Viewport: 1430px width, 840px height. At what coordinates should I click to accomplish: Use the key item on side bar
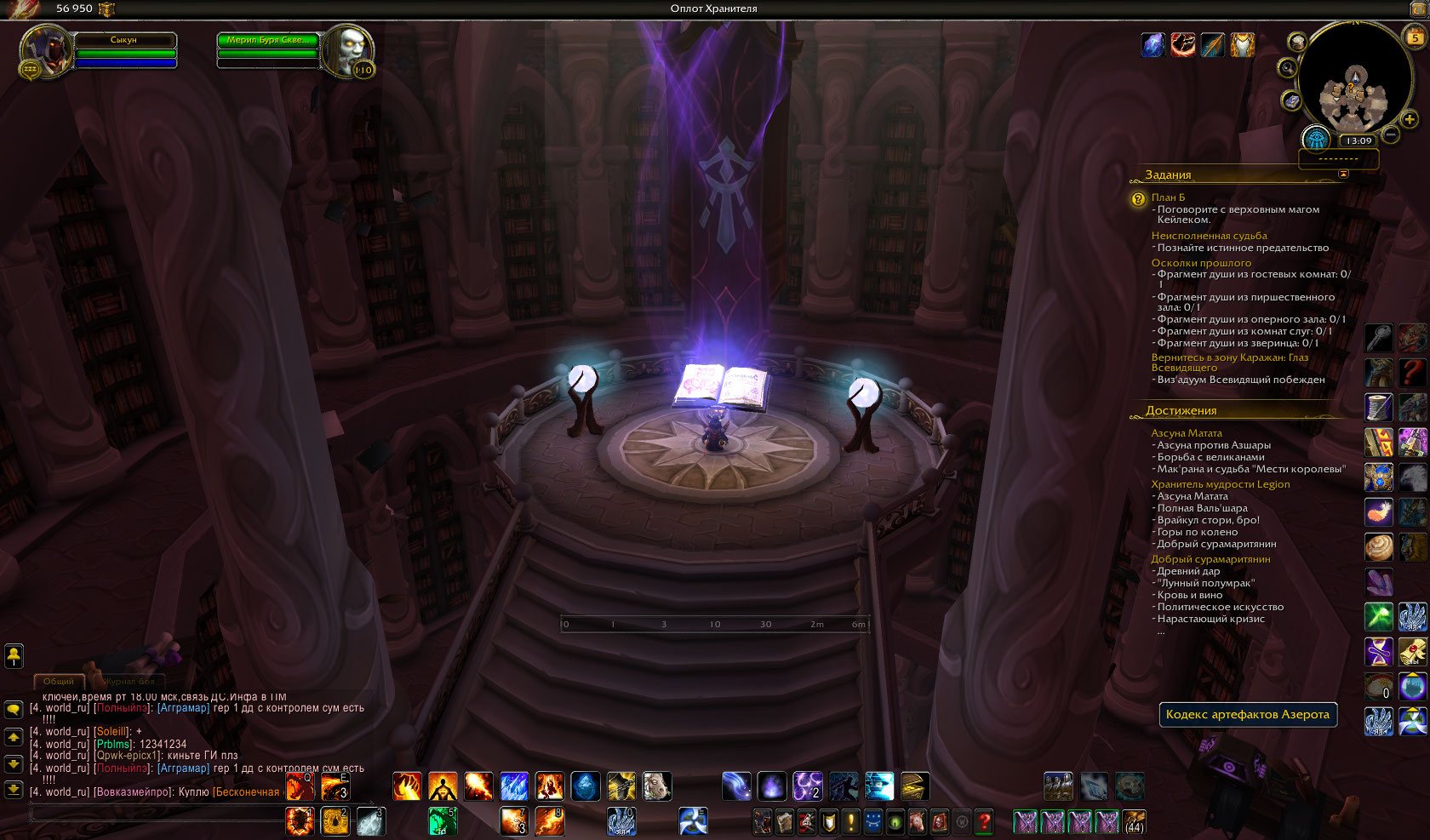[1378, 338]
